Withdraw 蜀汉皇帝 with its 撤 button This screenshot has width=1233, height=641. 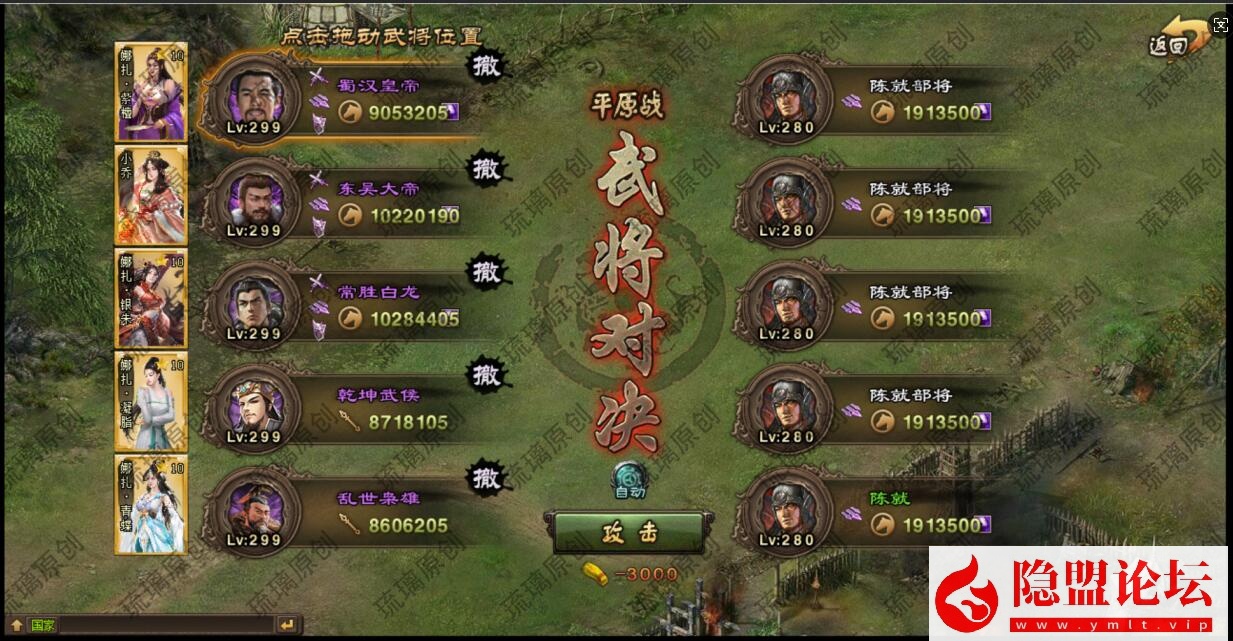(x=487, y=65)
